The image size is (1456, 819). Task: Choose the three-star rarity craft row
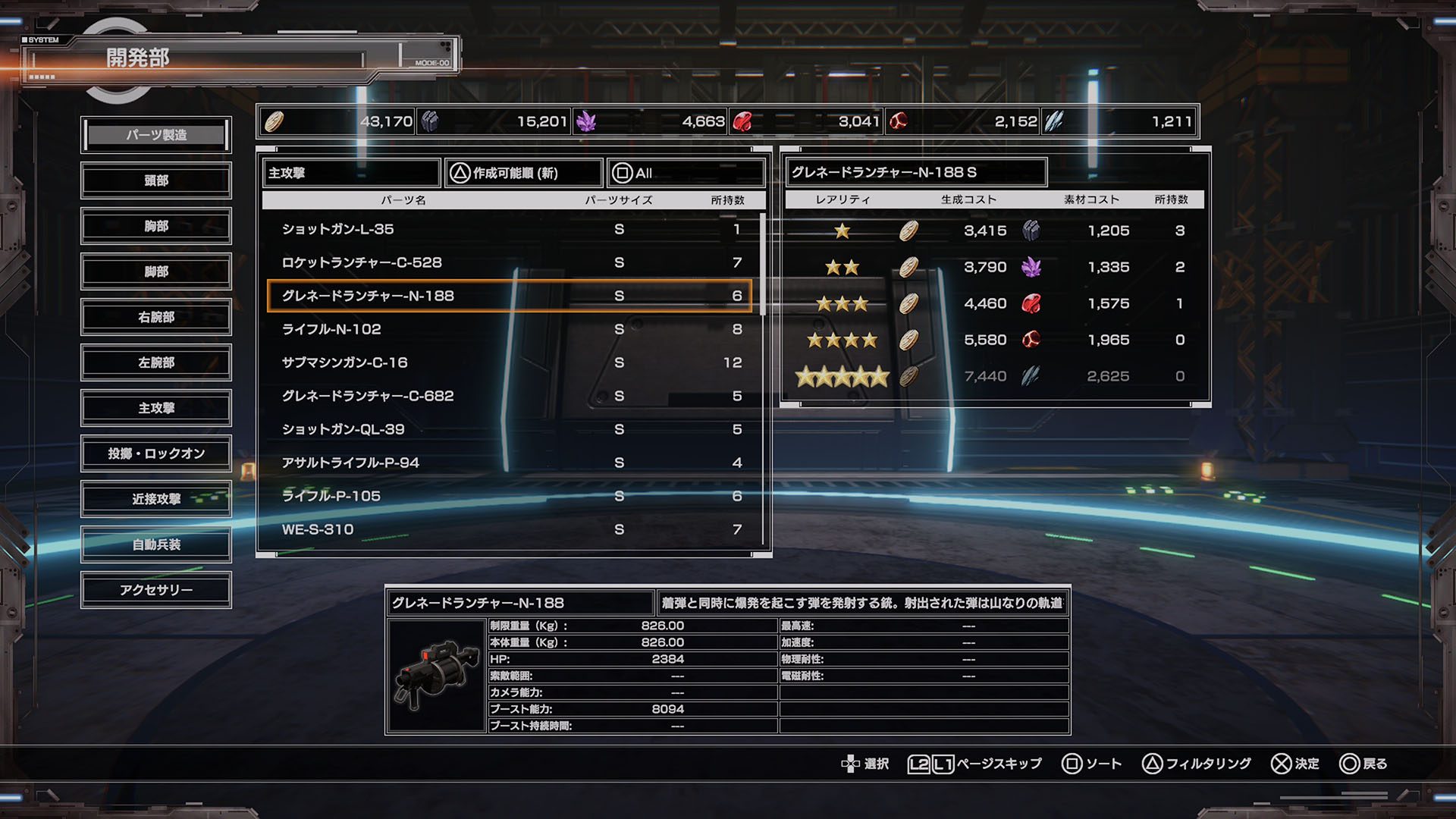click(993, 304)
